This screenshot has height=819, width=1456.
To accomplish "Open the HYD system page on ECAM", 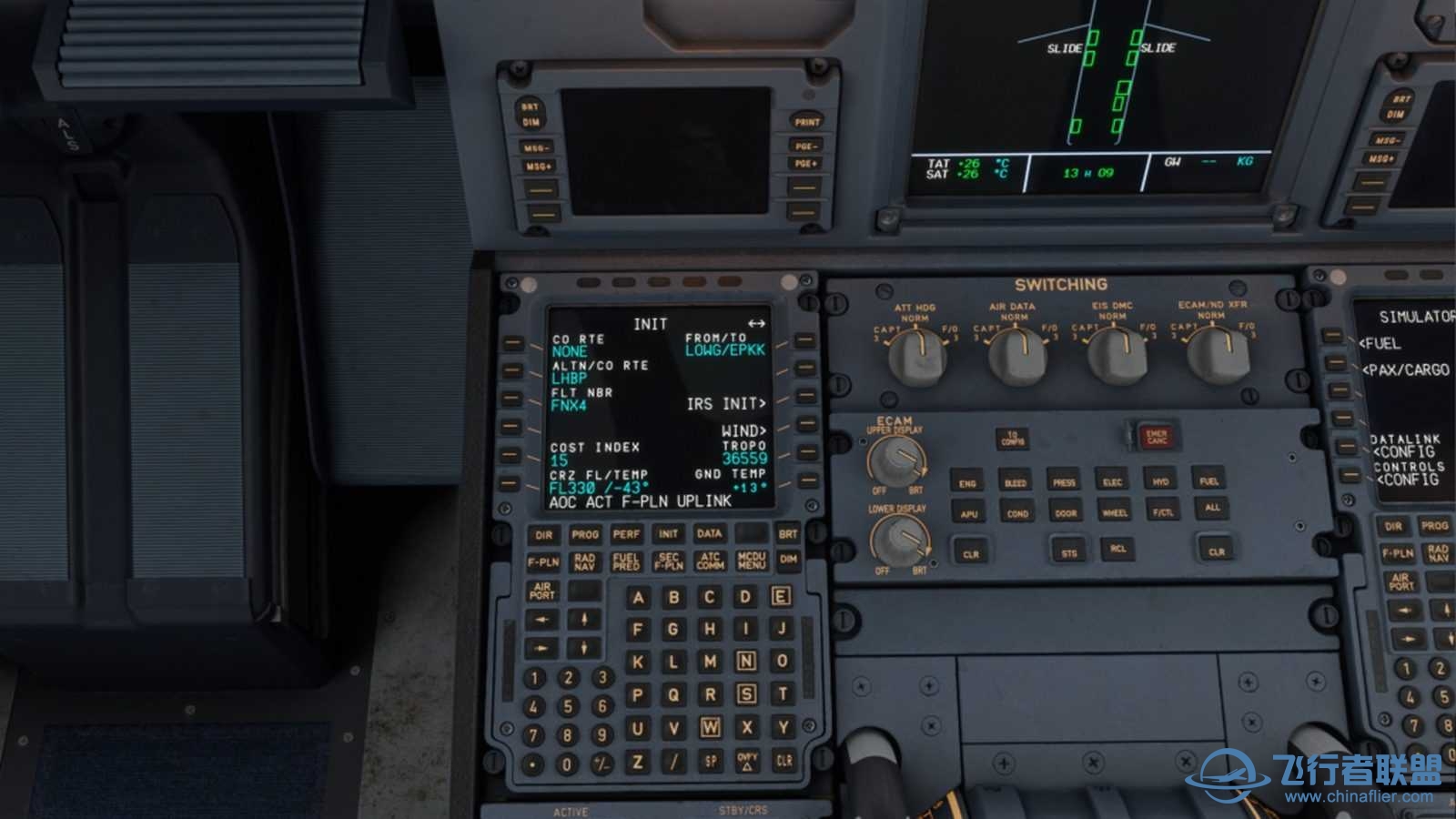I will (x=1161, y=481).
